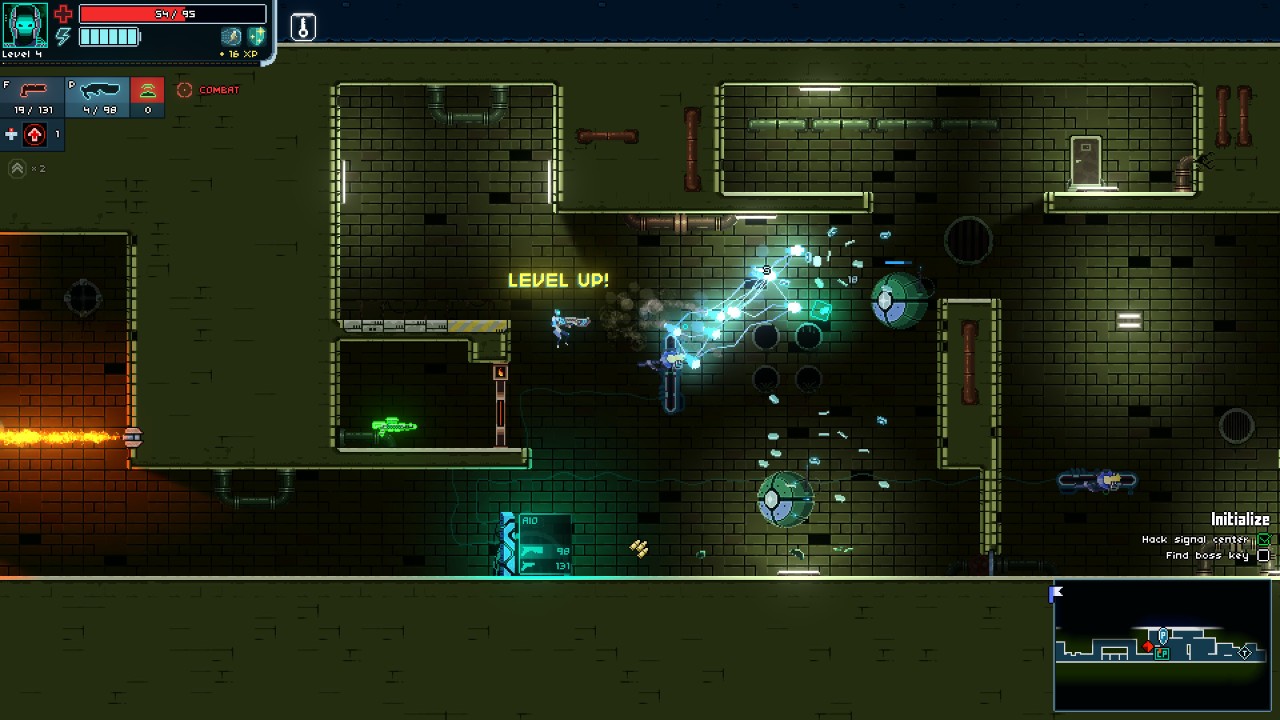This screenshot has height=720, width=1280.
Task: Open the minimap
Action: (x=1162, y=646)
